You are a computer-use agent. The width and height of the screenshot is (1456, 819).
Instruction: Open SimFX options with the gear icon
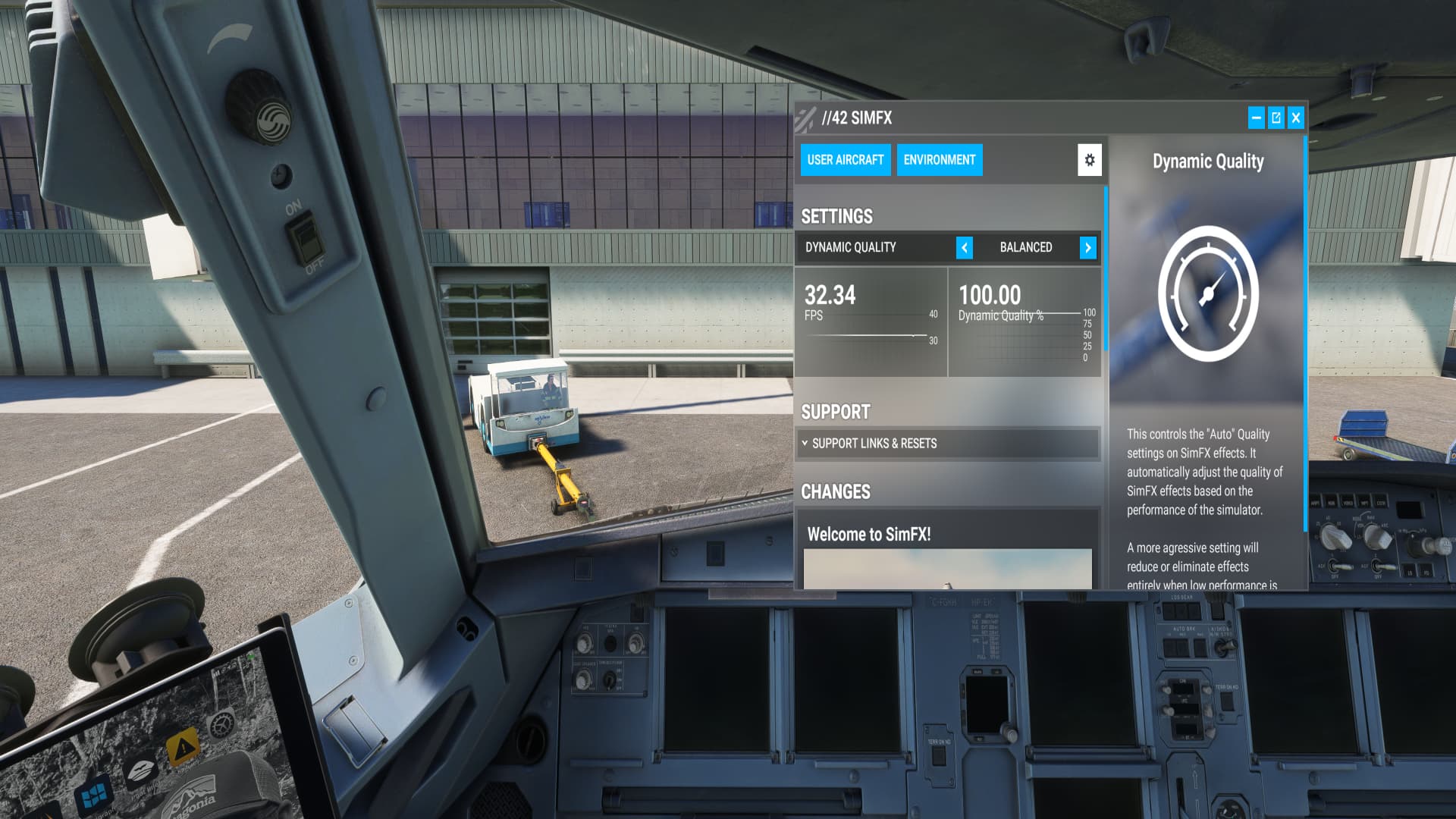click(1090, 160)
